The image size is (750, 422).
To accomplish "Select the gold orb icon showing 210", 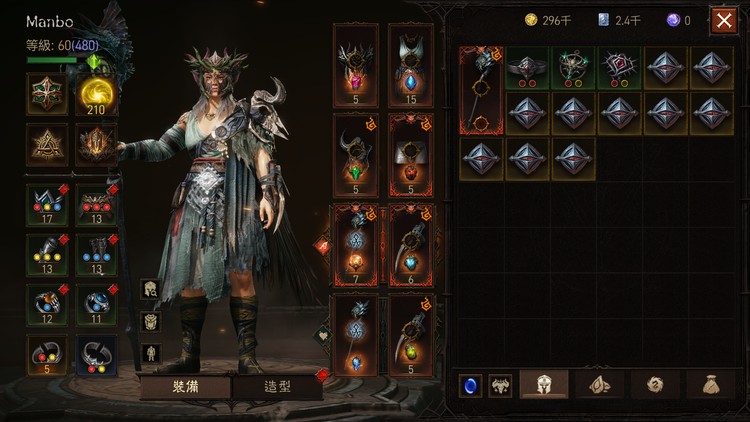I will tap(97, 94).
